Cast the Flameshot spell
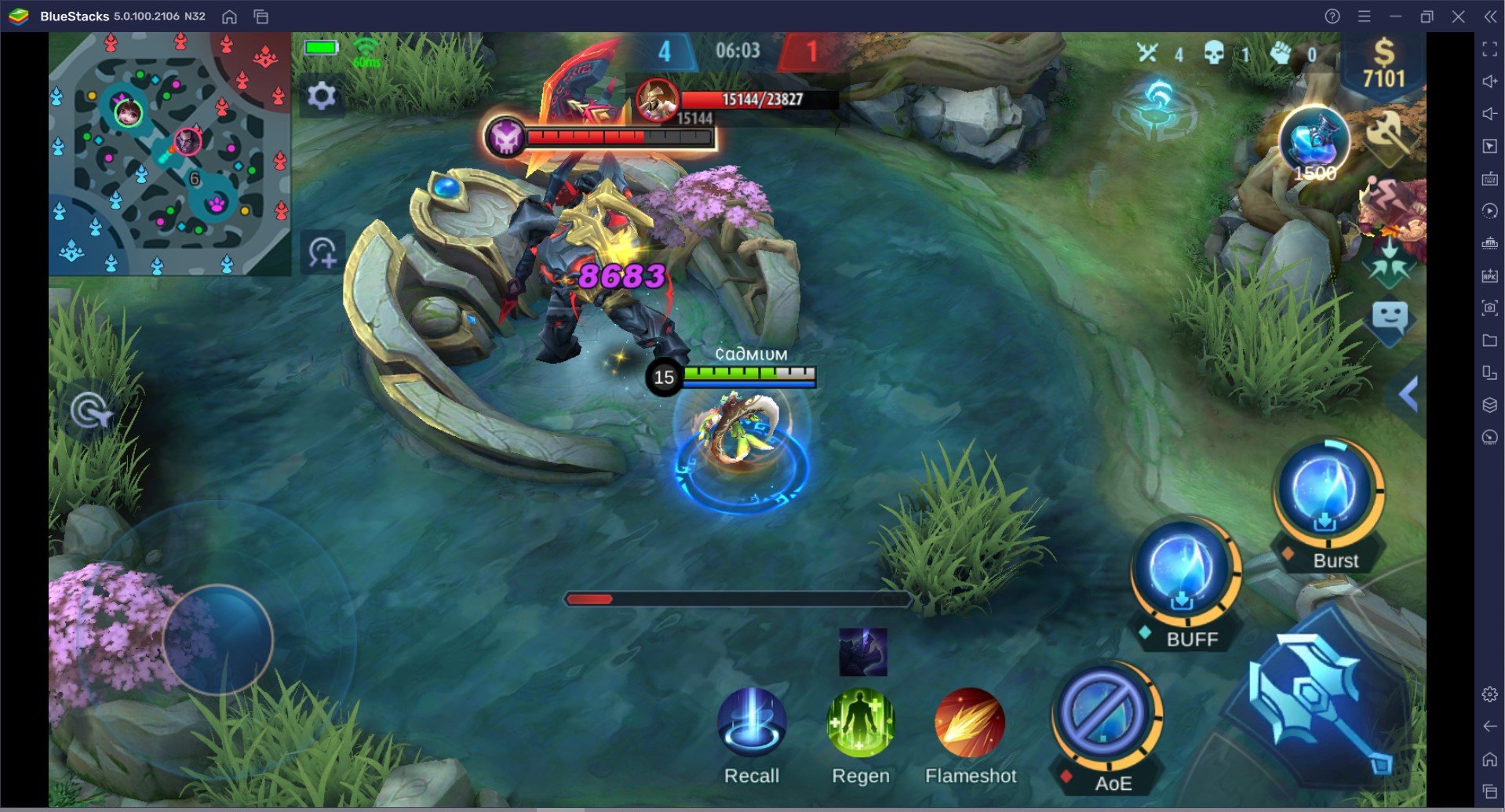The width and height of the screenshot is (1505, 812). click(970, 726)
